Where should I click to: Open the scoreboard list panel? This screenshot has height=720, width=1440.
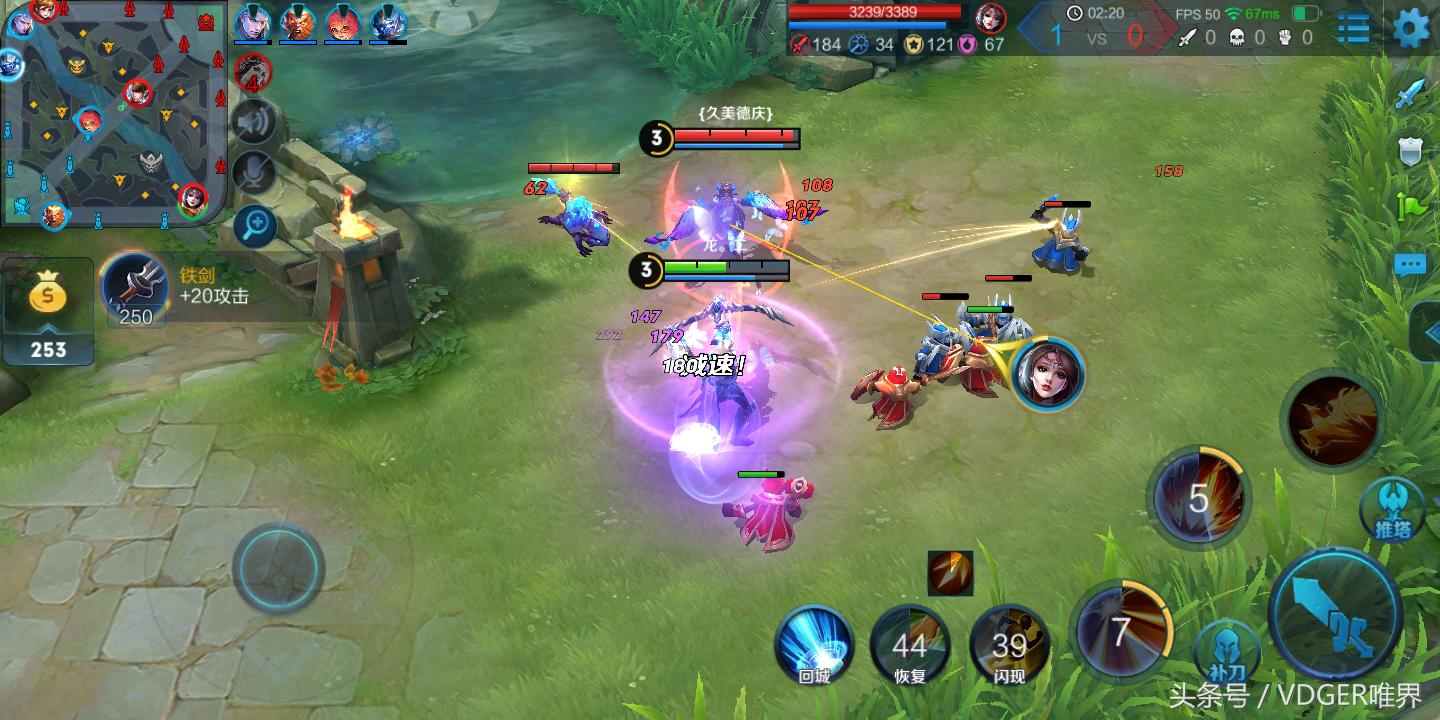(x=1353, y=28)
